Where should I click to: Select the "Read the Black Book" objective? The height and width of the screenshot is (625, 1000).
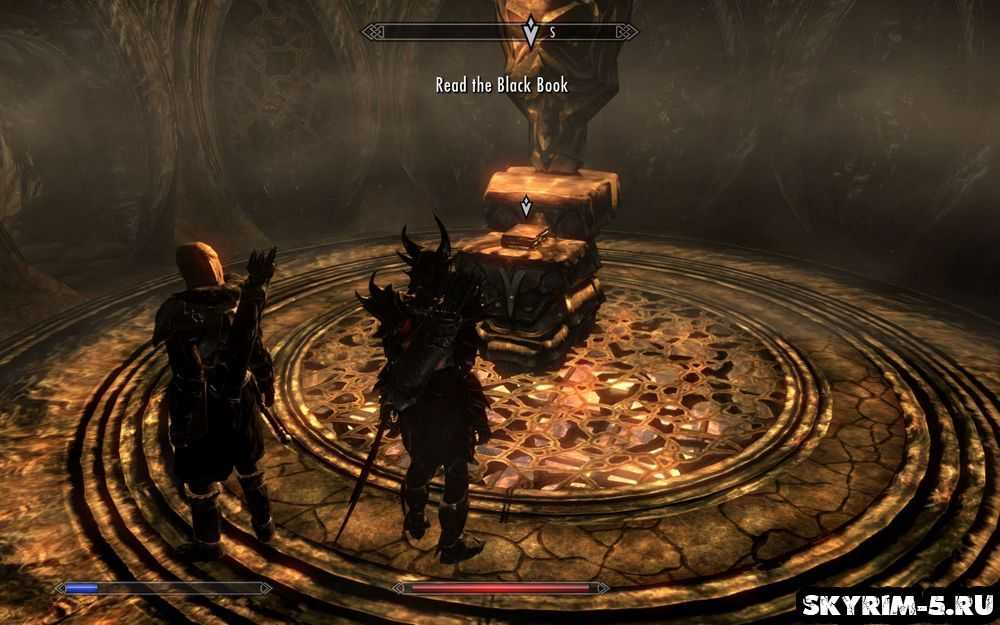coord(501,86)
